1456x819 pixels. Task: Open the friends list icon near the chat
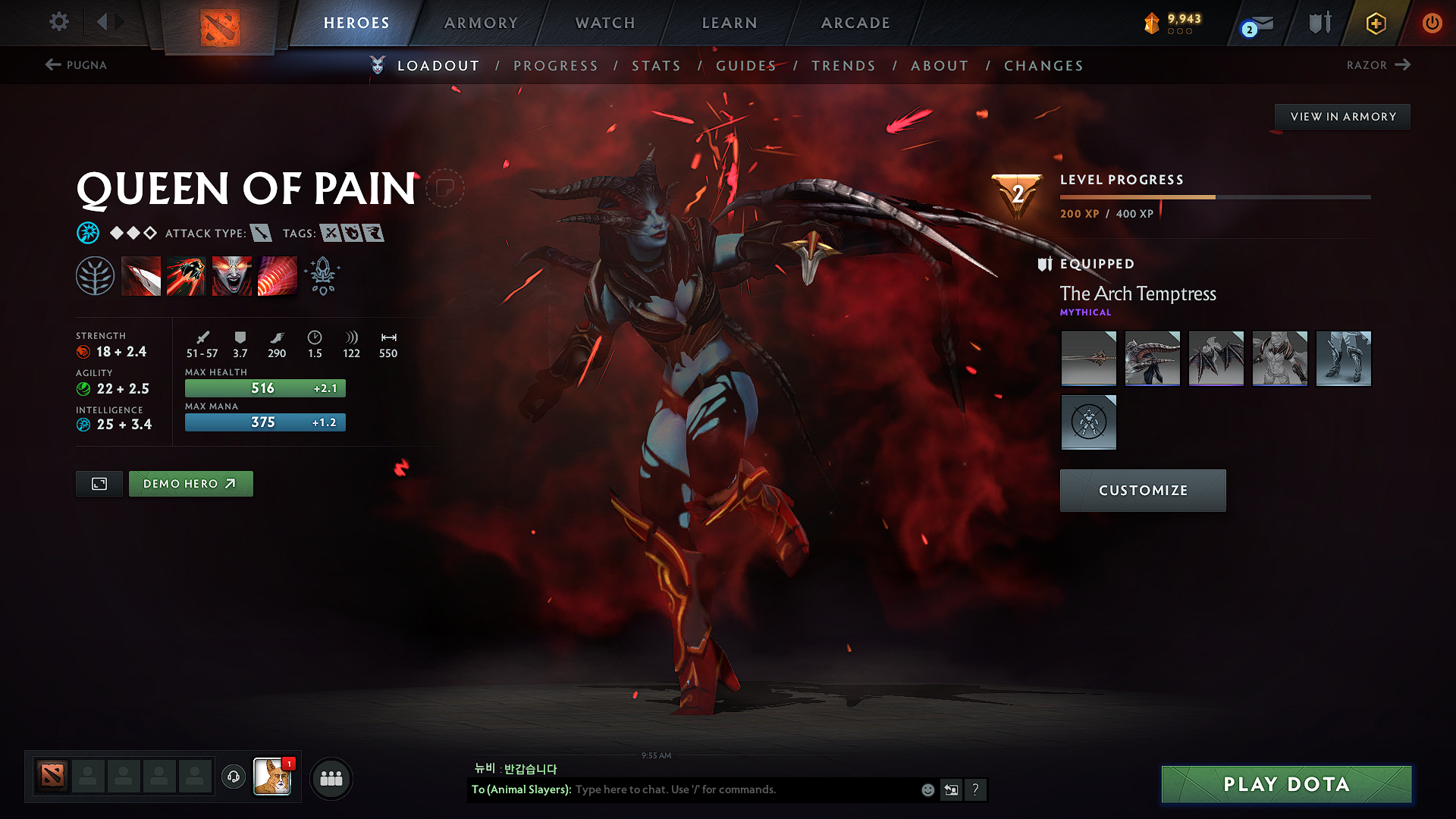pos(331,778)
